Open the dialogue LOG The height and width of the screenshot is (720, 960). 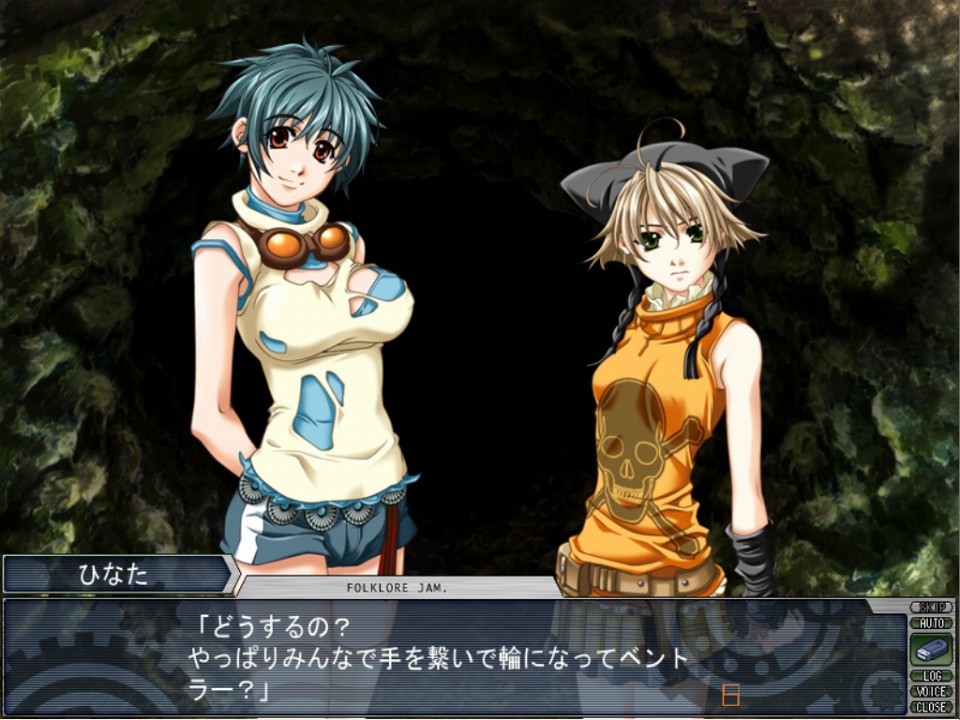pyautogui.click(x=930, y=676)
